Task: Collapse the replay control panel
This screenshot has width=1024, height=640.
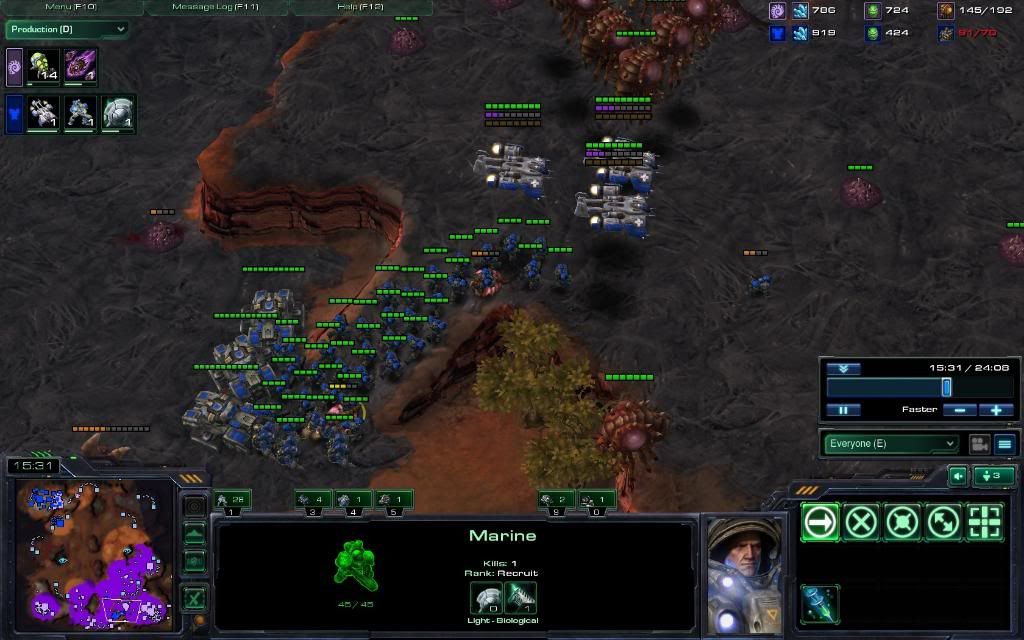Action: click(x=843, y=368)
